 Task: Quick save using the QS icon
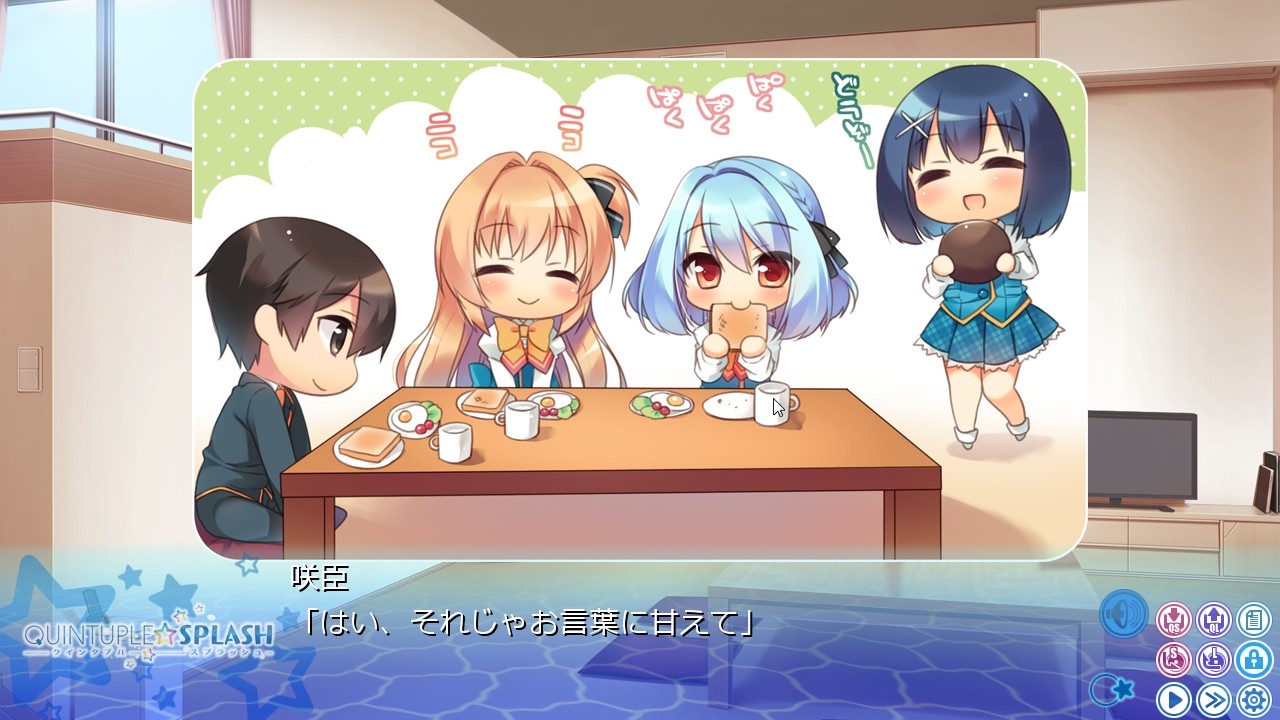1174,619
